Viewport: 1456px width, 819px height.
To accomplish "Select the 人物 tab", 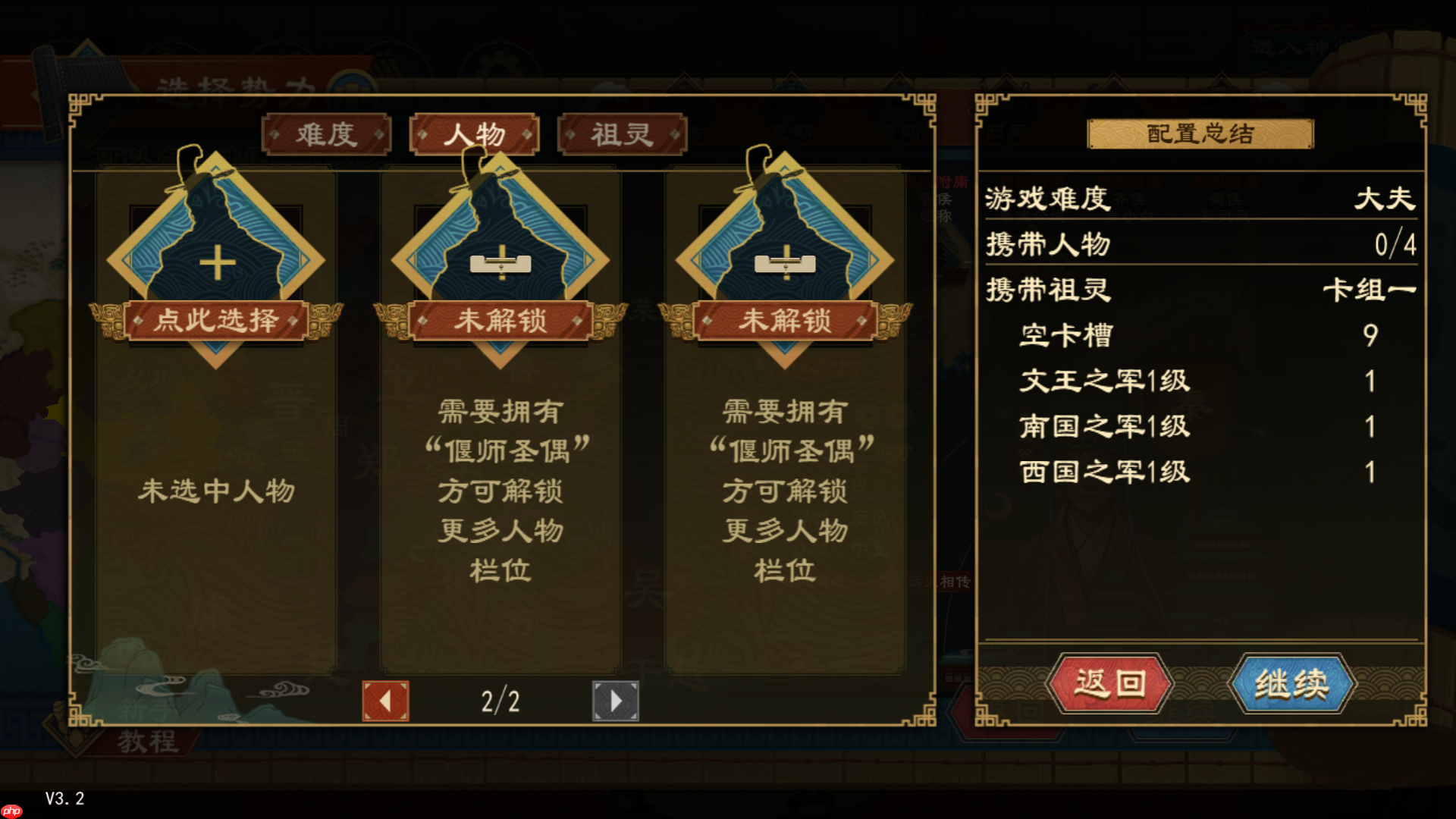I will point(474,133).
